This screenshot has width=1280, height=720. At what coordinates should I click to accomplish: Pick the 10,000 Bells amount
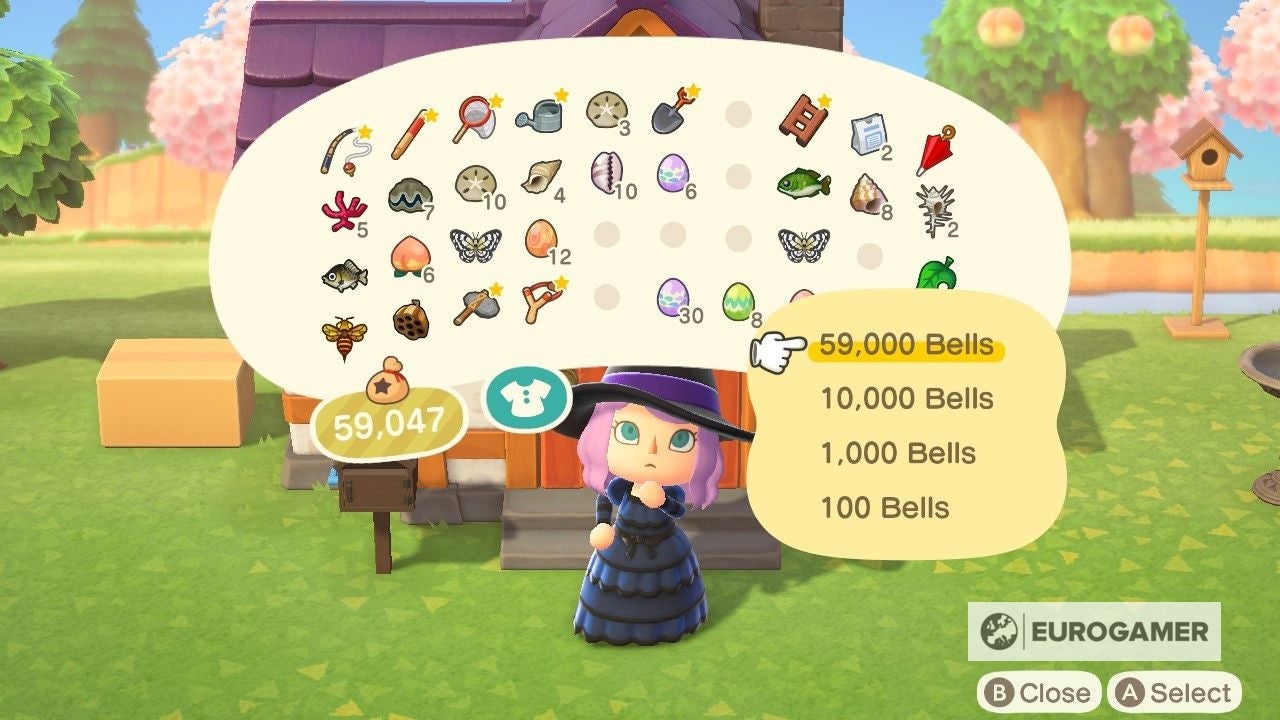tap(906, 399)
